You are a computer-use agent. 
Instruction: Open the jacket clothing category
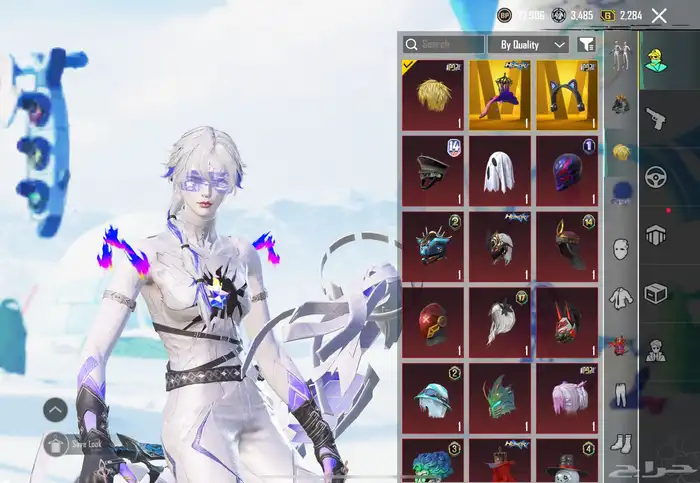tap(621, 297)
